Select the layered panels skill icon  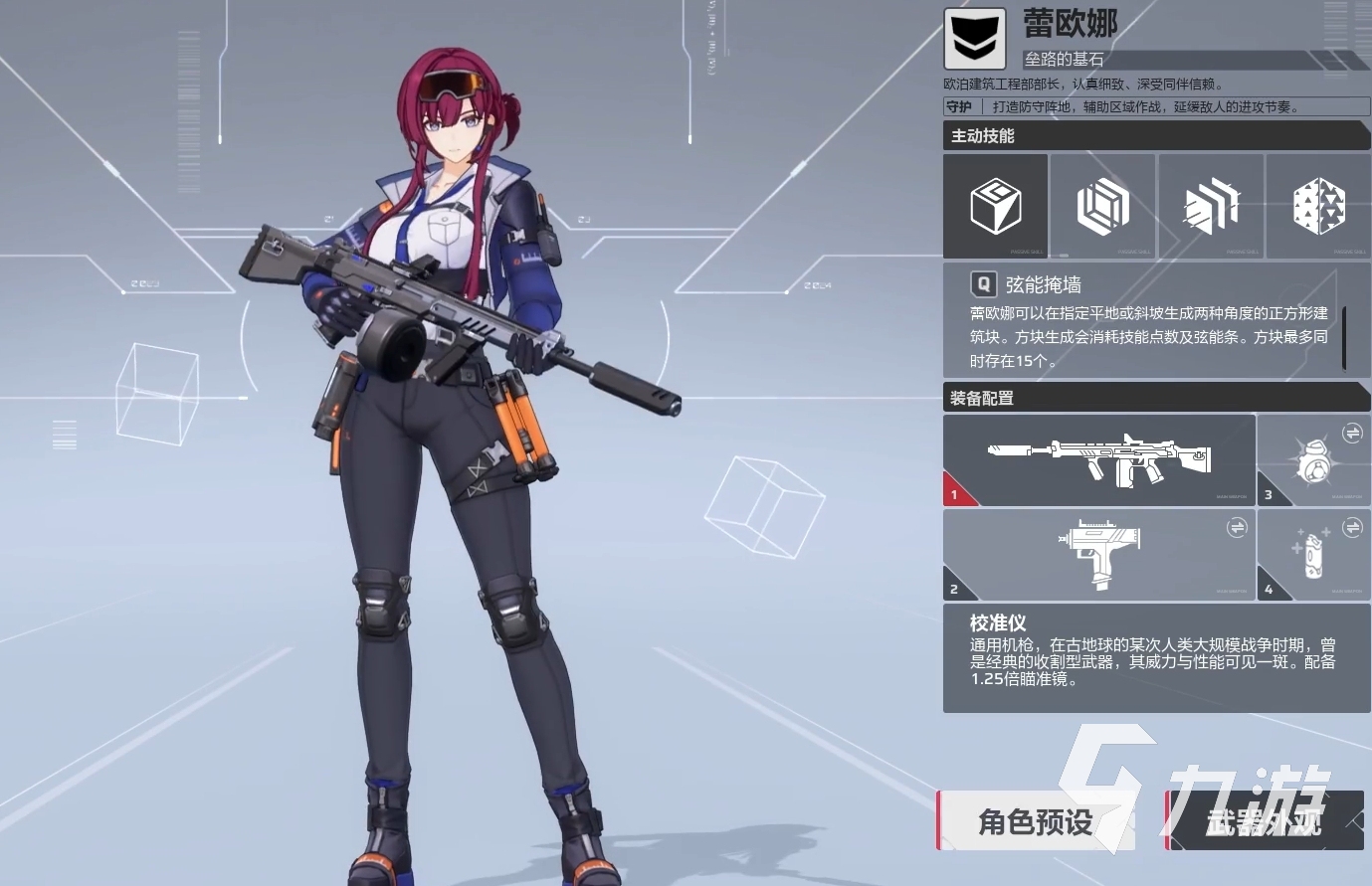pyautogui.click(x=1211, y=207)
